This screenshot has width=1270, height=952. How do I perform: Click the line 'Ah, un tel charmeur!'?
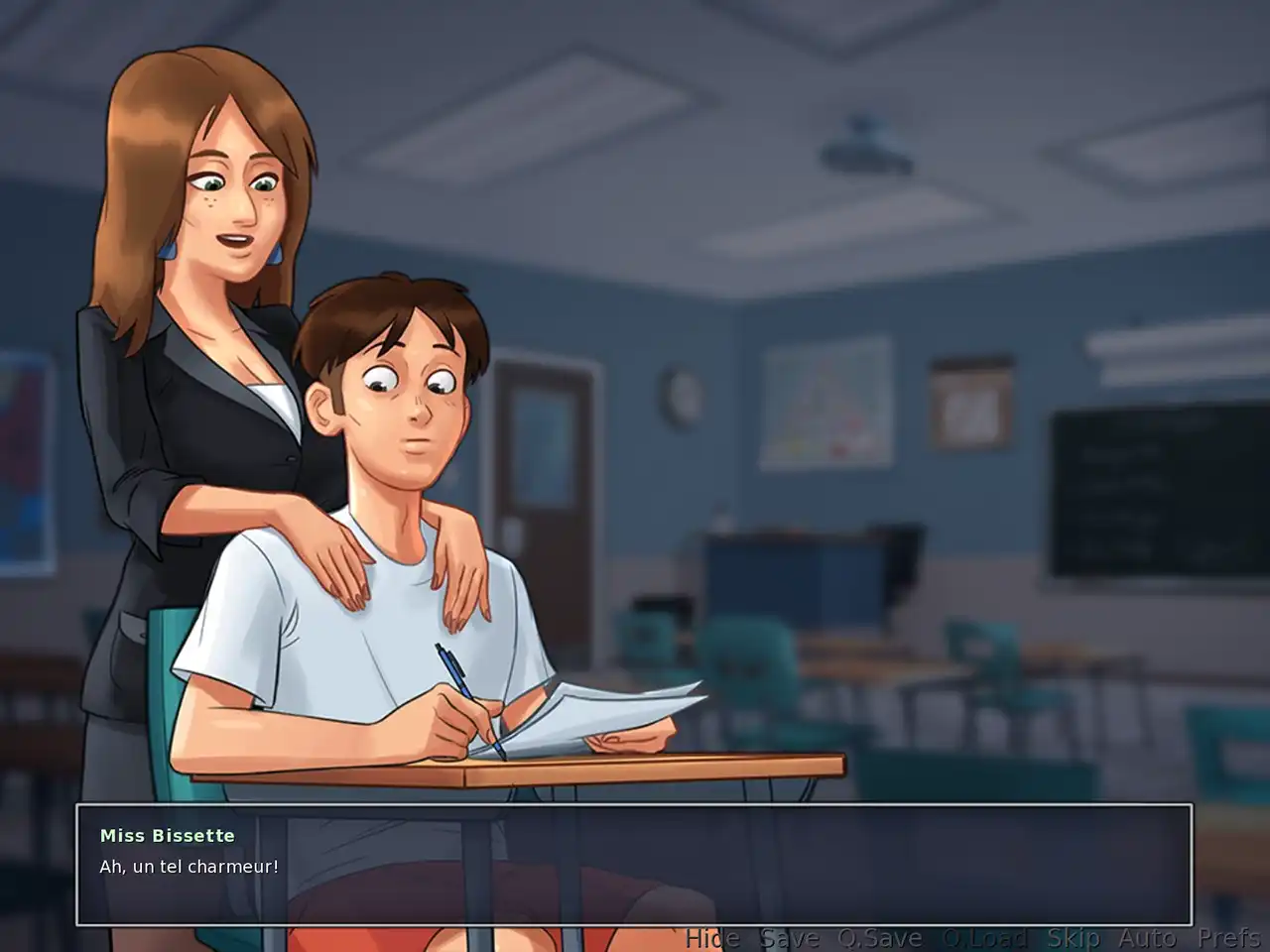(x=189, y=865)
